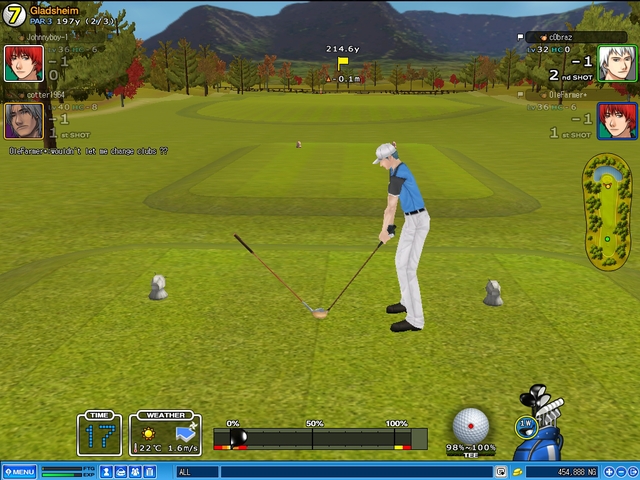This screenshot has width=640, height=480.
Task: Open the hole overview minimap
Action: pos(606,213)
